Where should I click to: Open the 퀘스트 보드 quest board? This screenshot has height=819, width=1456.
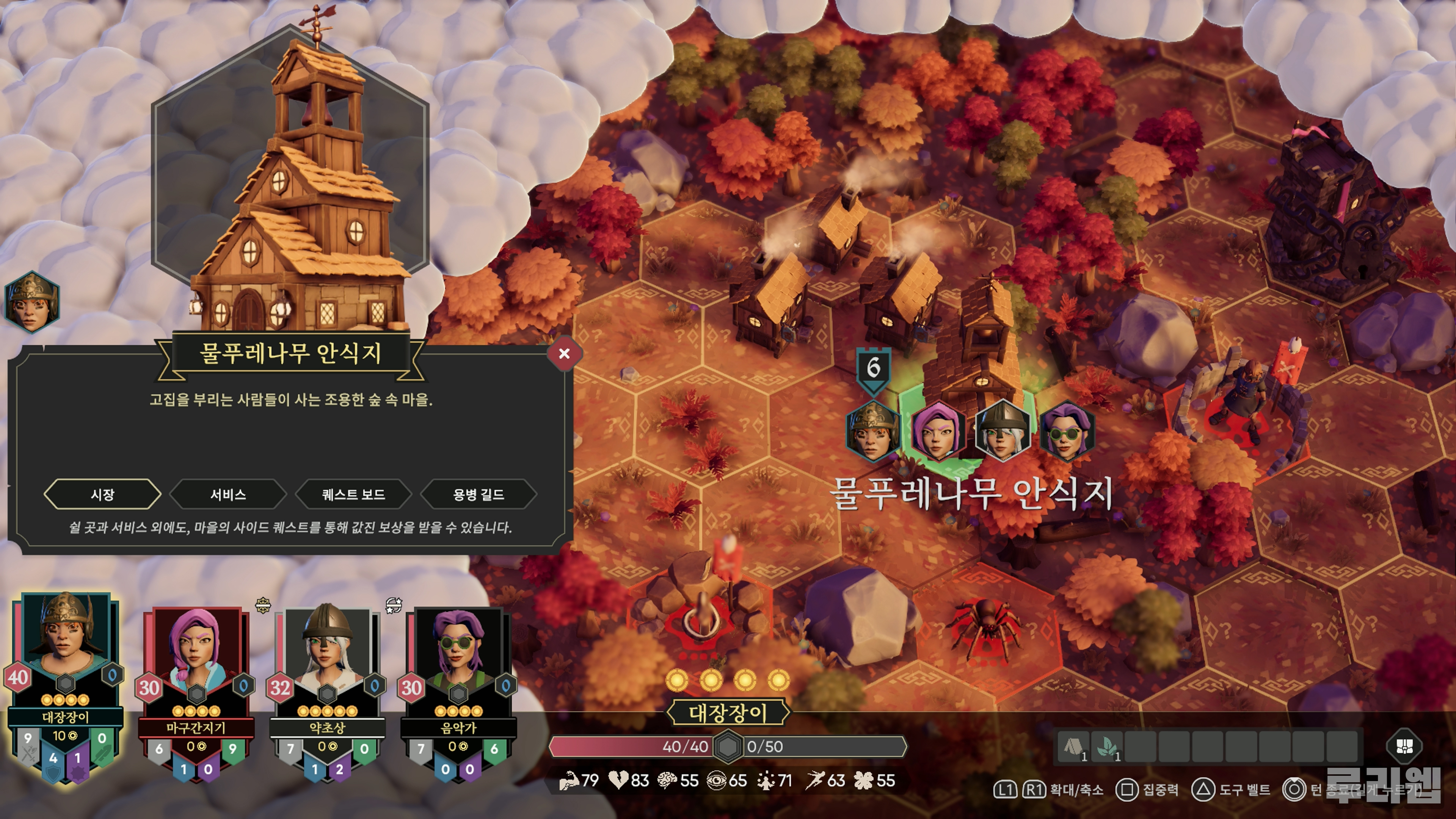(x=353, y=494)
